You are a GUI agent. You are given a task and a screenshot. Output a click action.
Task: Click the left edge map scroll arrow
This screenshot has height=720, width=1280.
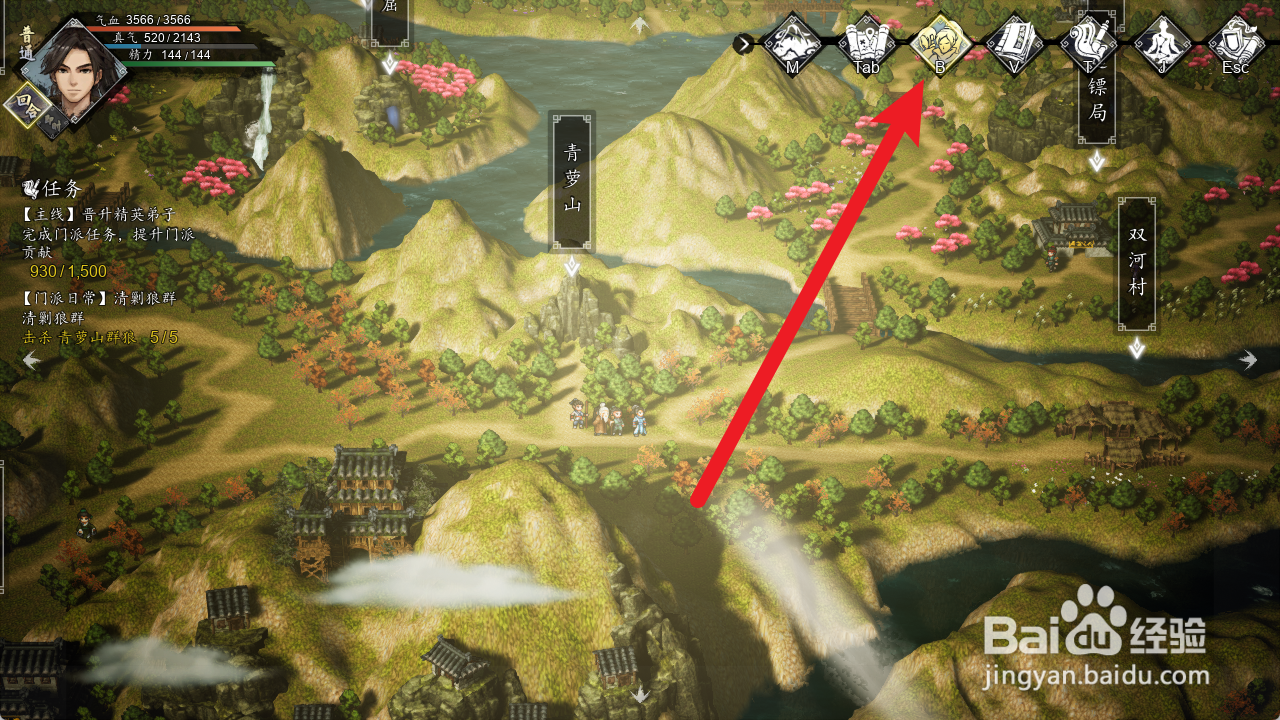[31, 360]
